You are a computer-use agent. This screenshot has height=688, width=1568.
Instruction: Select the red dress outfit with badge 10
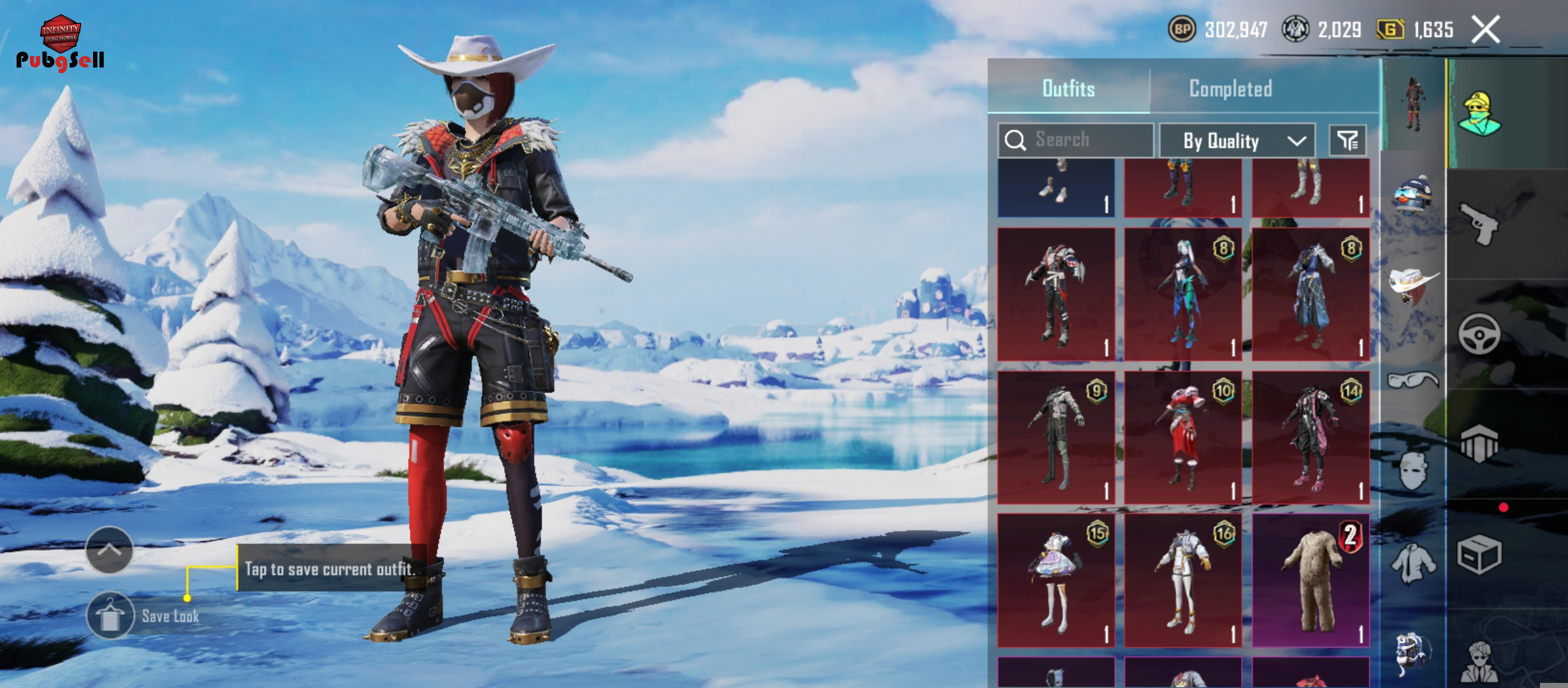point(1183,437)
